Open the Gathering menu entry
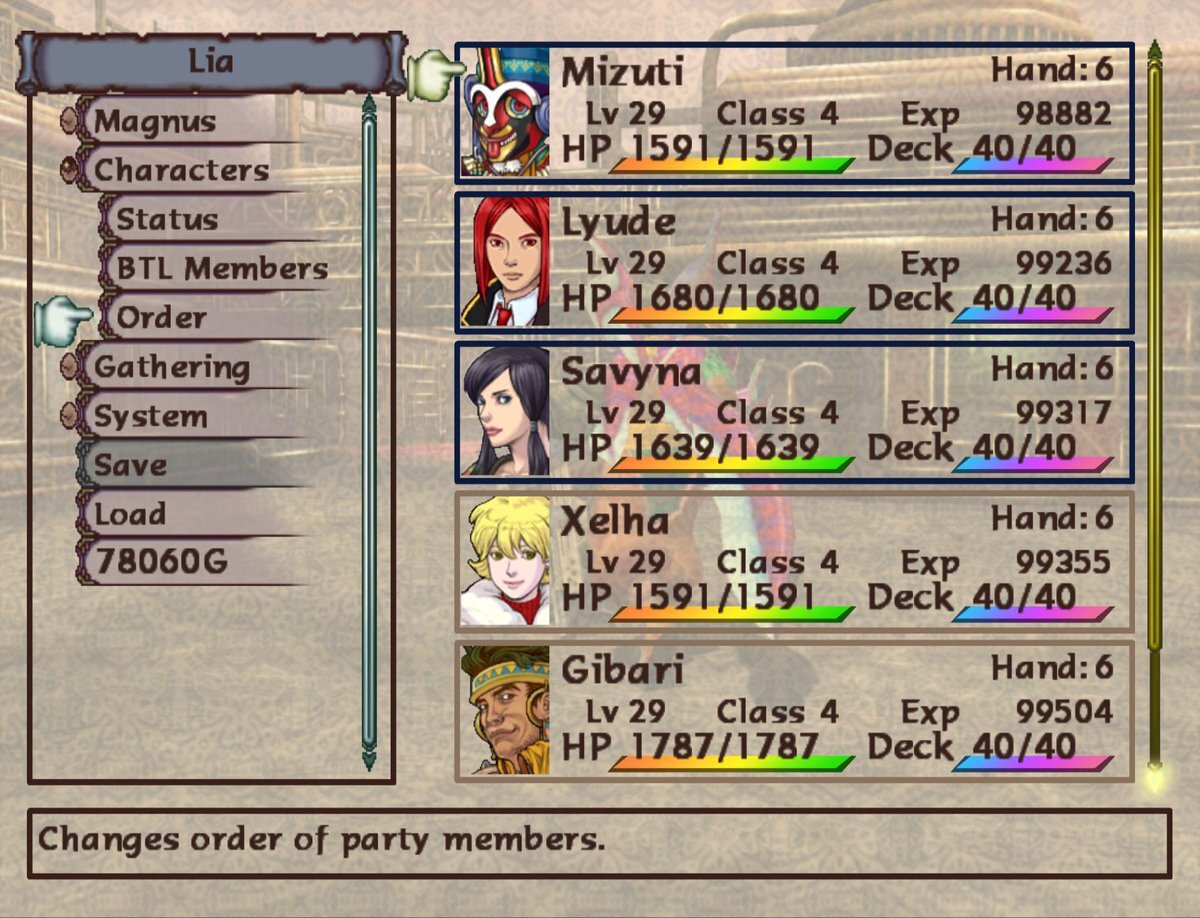Viewport: 1200px width, 918px height. point(171,367)
